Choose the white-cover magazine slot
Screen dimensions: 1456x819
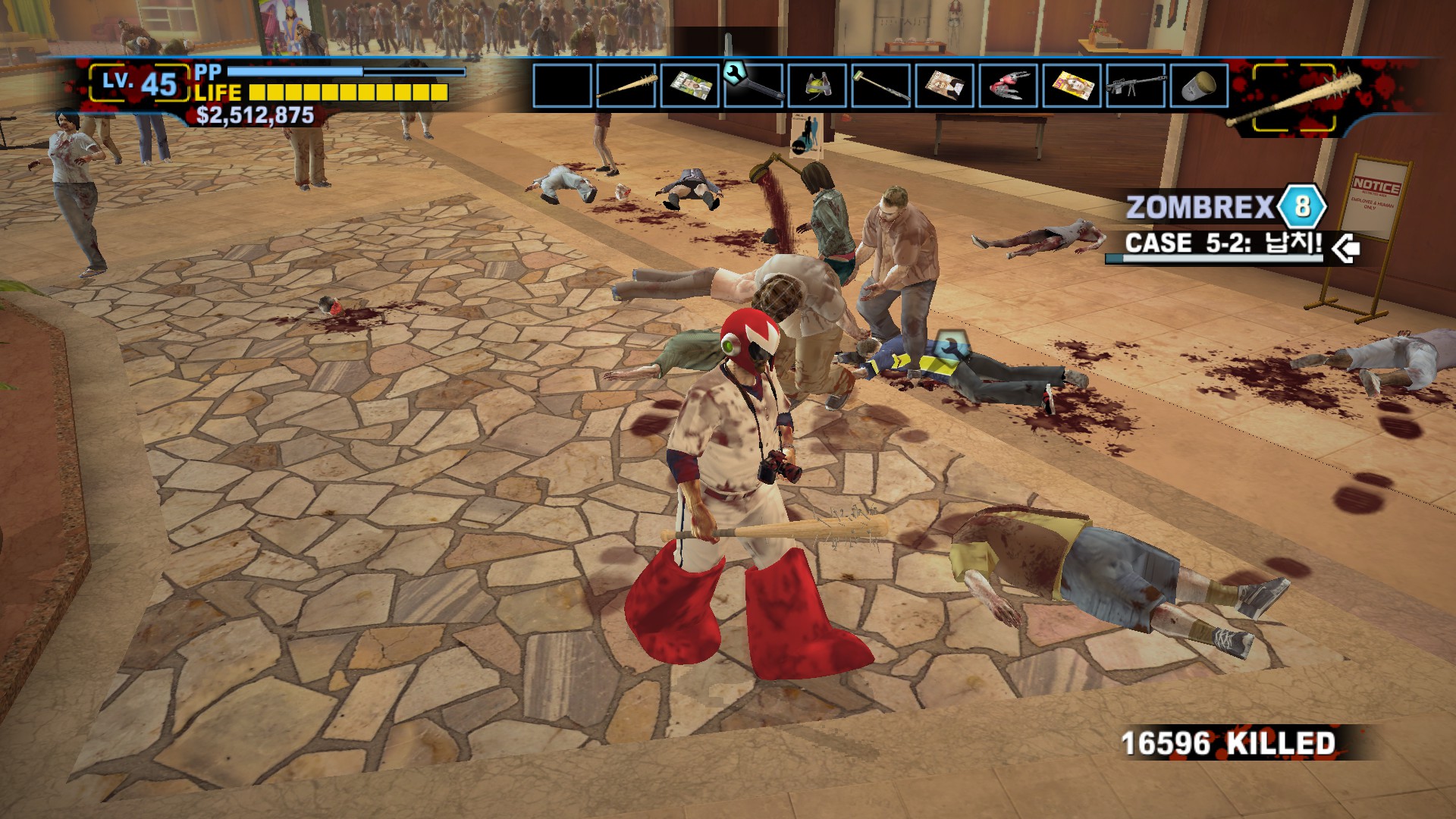pos(945,86)
